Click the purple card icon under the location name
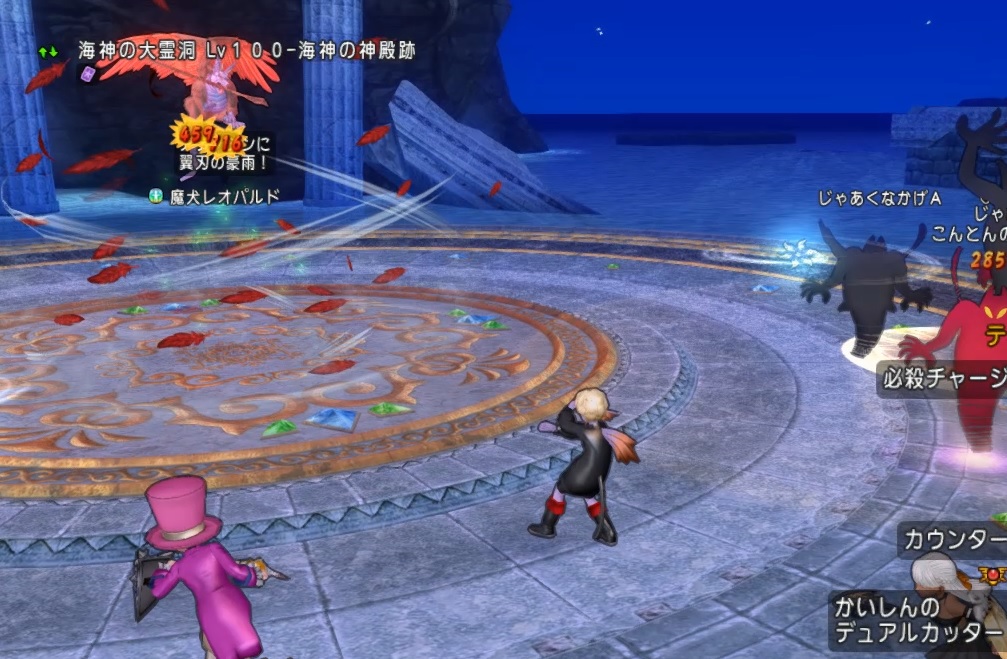1007x659 pixels. coord(88,74)
